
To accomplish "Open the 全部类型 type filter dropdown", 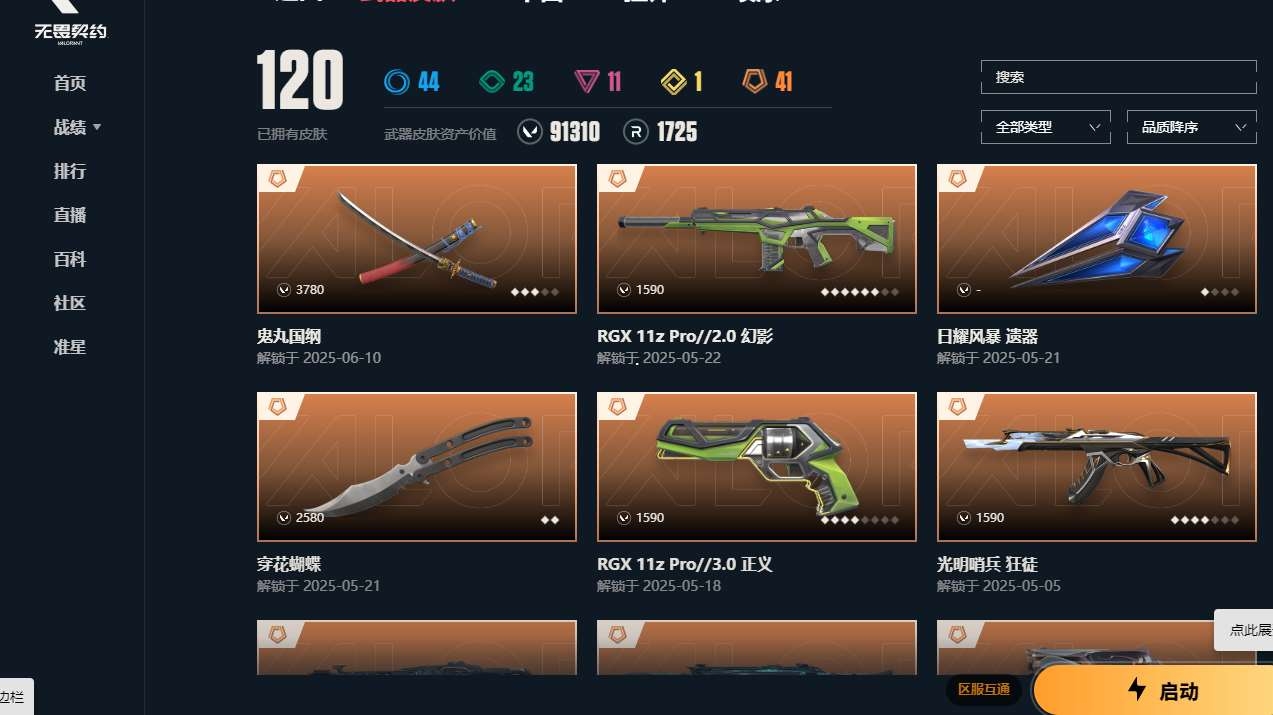I will tap(1045, 127).
